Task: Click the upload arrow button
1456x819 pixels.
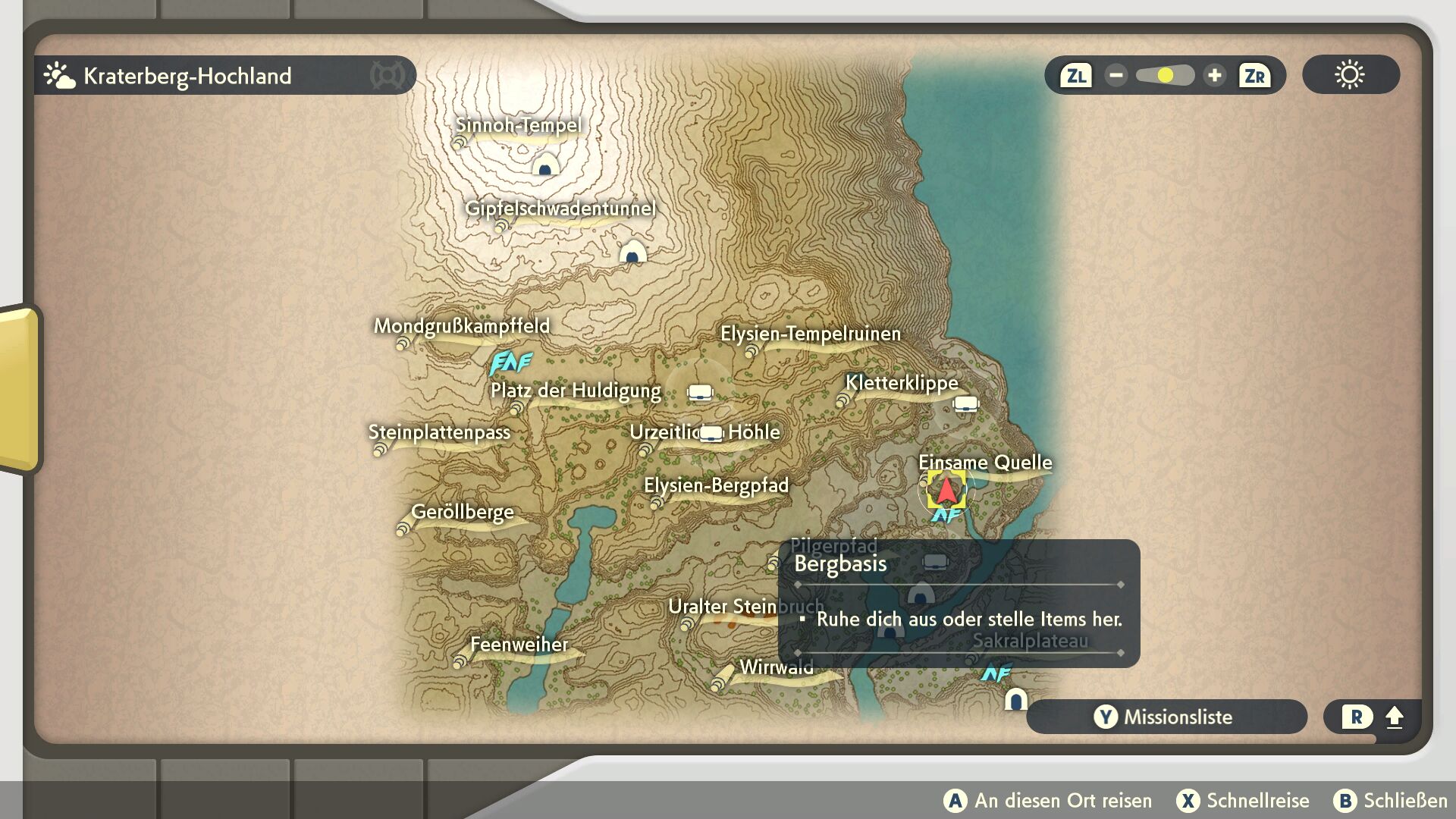Action: (x=1394, y=717)
